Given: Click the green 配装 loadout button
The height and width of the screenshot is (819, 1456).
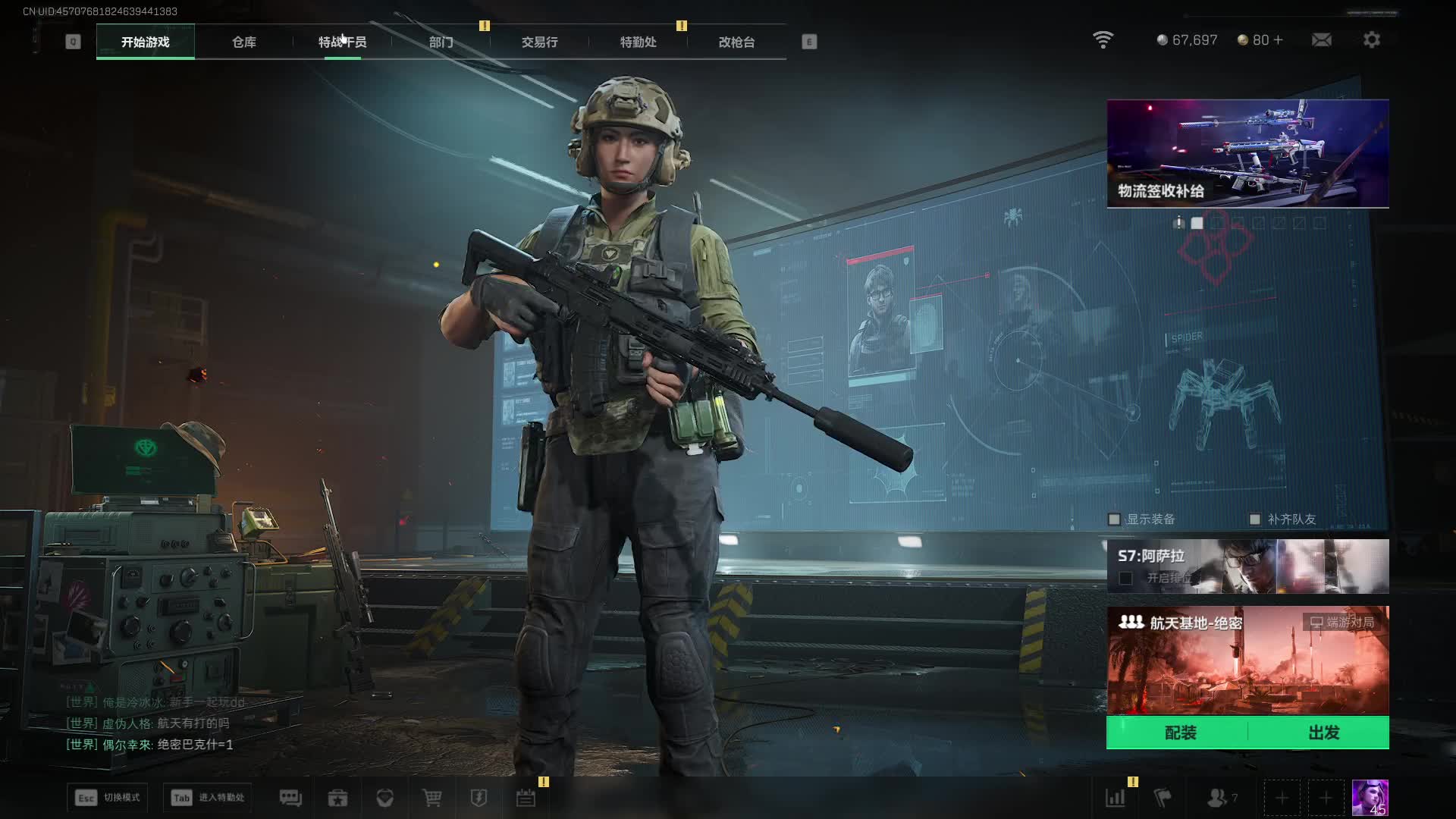Looking at the screenshot, I should click(1180, 733).
